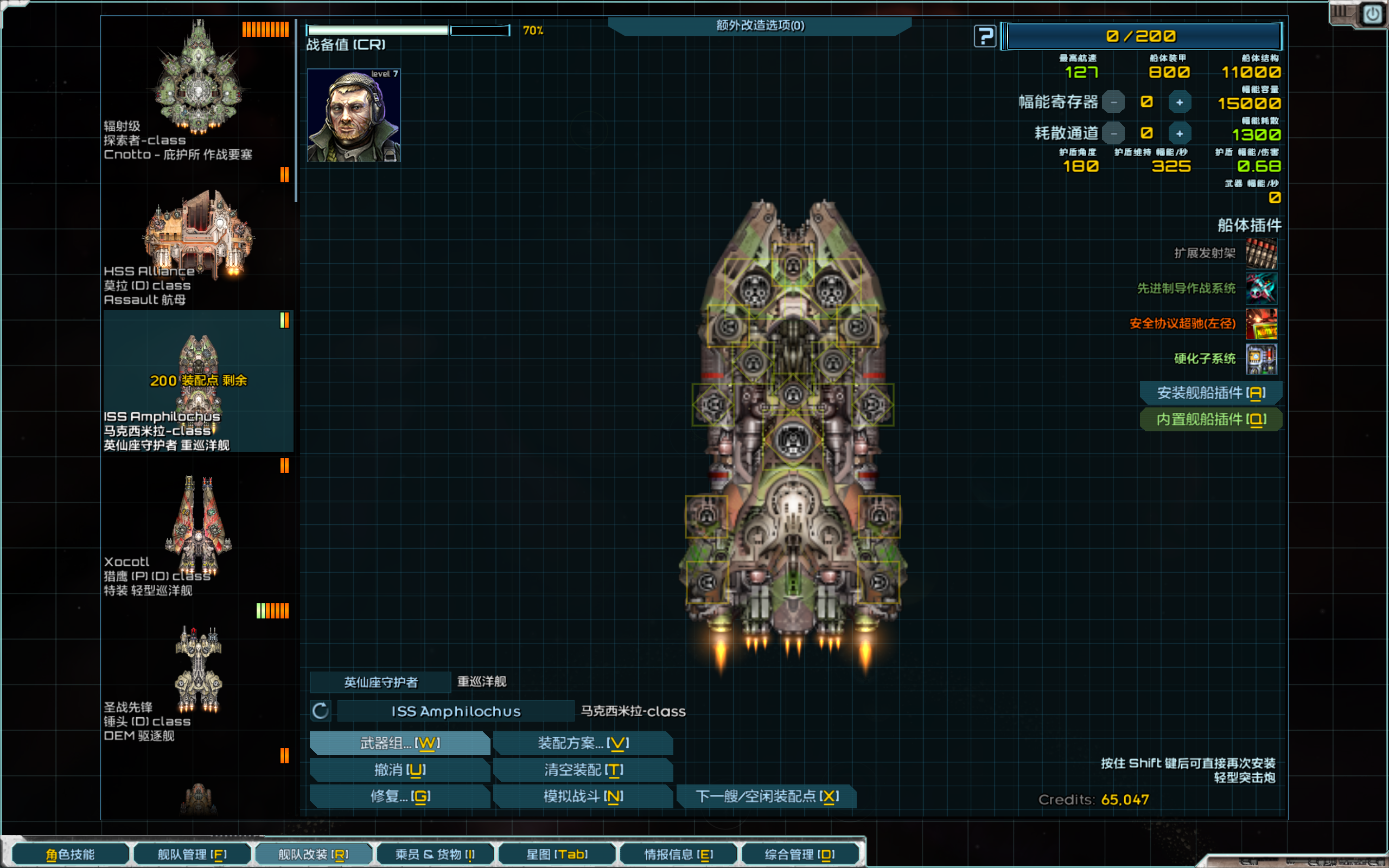Open 安装舰船插件 hullmod installer
Image resolution: width=1389 pixels, height=868 pixels.
tap(1210, 393)
